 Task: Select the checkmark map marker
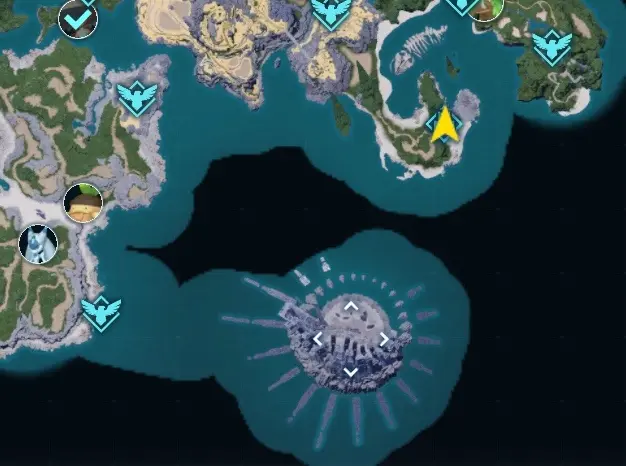78,17
